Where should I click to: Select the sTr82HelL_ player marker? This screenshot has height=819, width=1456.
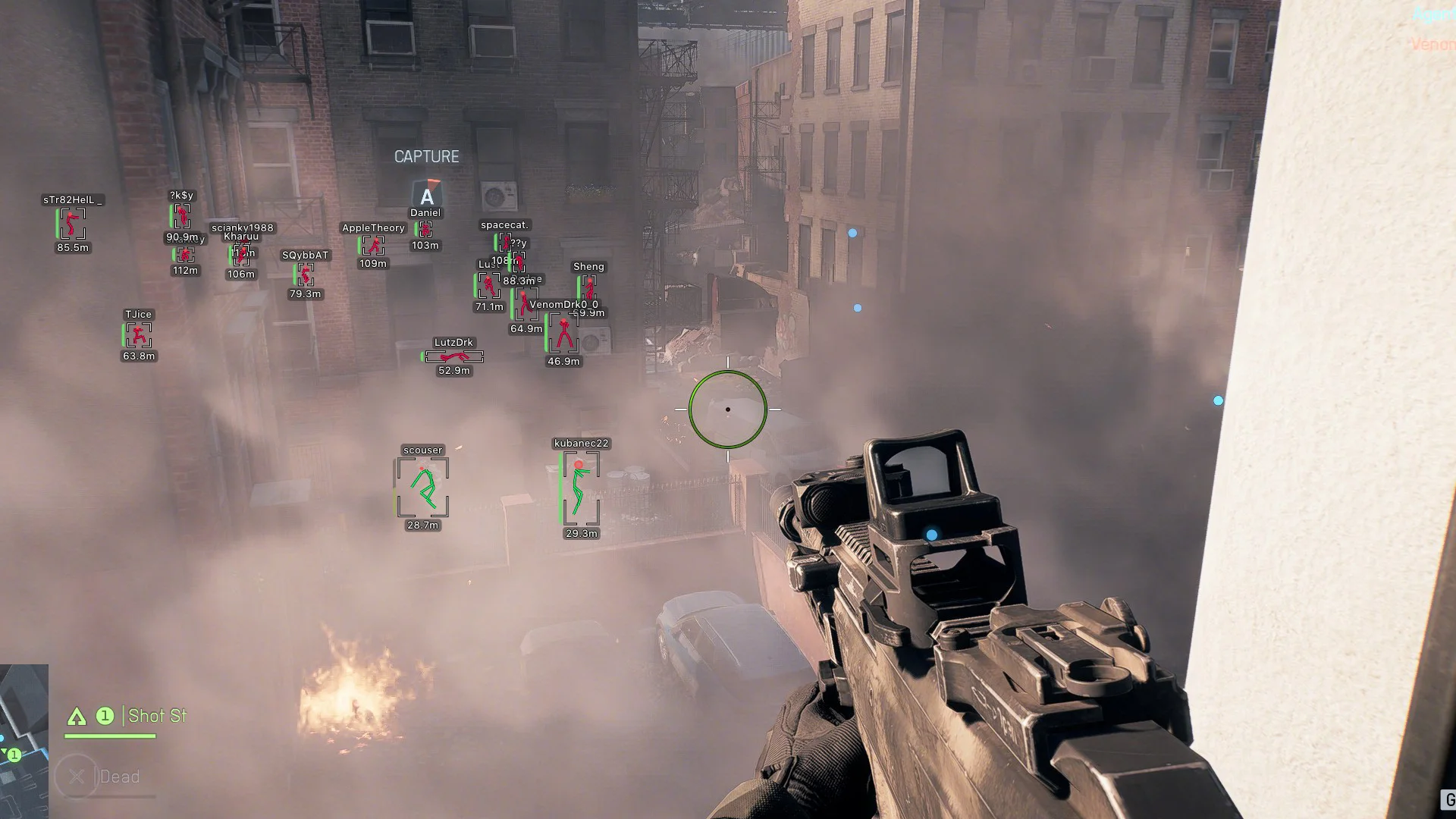click(x=72, y=224)
